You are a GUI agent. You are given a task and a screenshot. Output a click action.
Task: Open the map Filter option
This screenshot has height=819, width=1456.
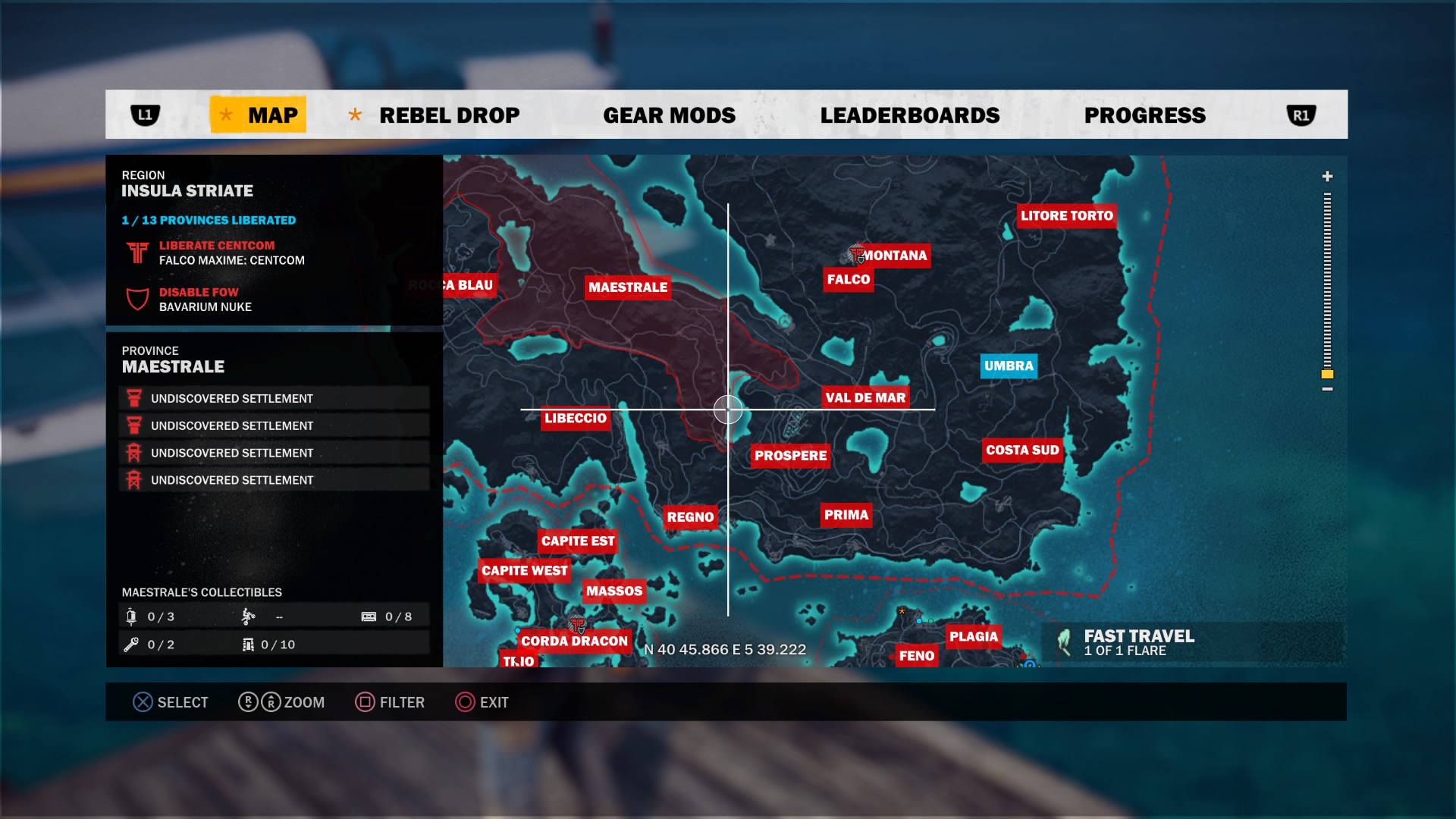tap(389, 702)
